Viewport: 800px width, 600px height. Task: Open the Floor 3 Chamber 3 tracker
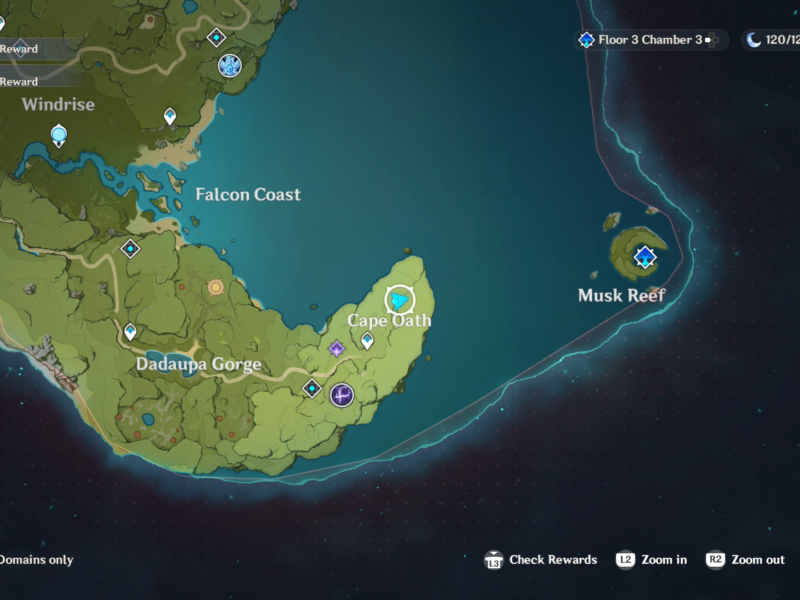(x=648, y=40)
